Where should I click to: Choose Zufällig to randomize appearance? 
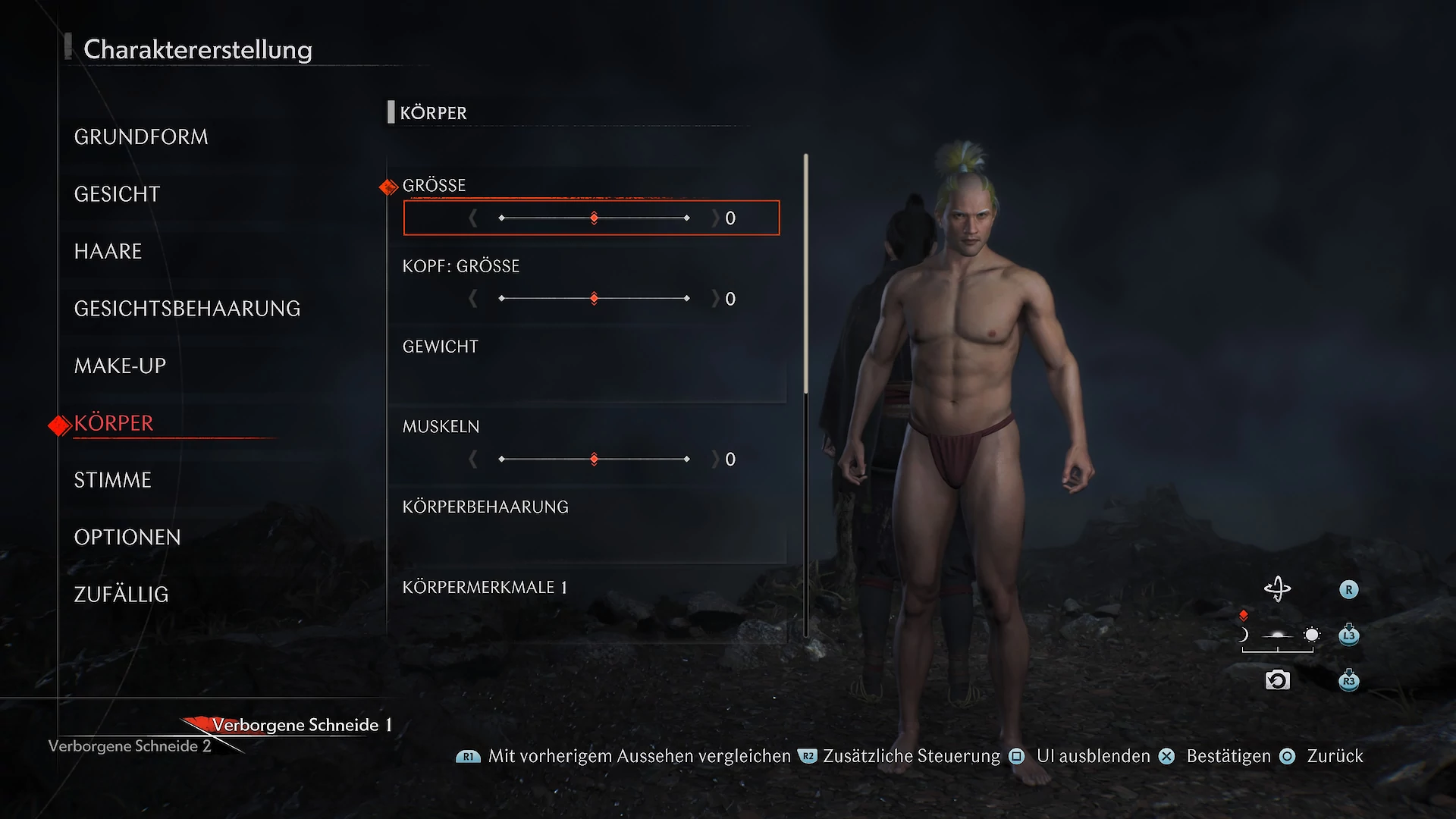[x=121, y=595]
